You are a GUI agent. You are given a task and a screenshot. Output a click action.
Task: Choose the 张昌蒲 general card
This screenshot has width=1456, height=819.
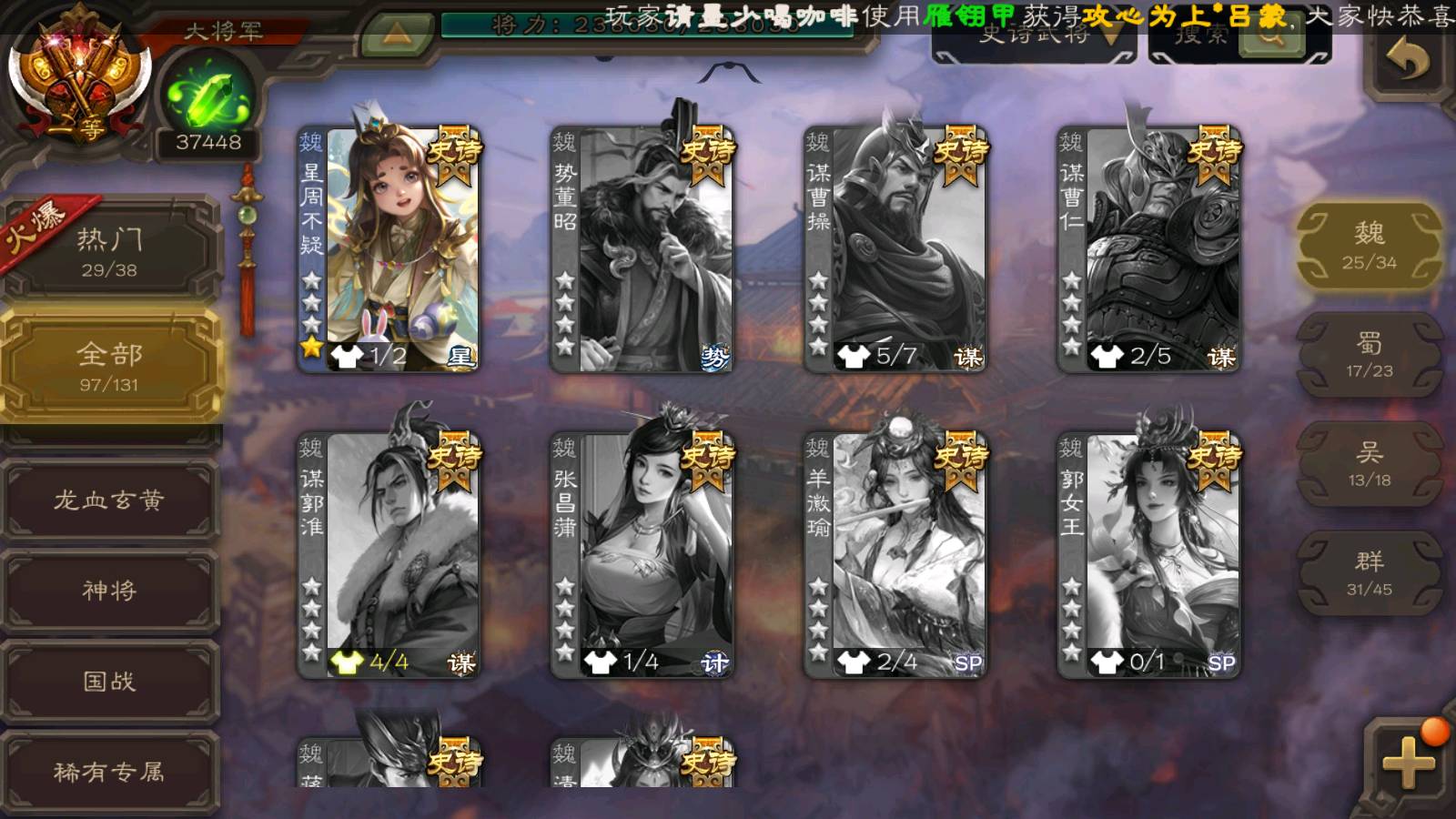[x=642, y=554]
